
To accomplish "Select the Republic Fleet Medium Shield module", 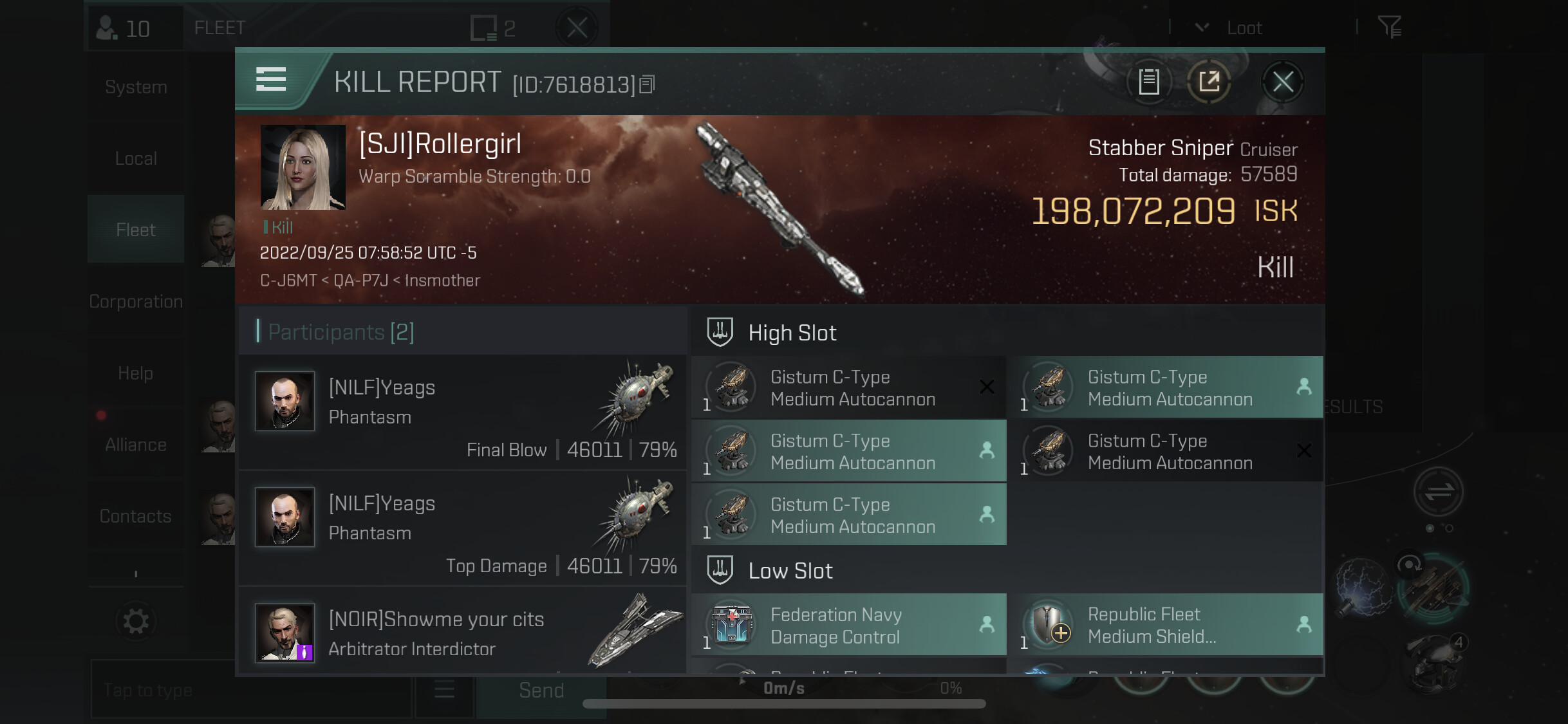I will pos(1166,625).
